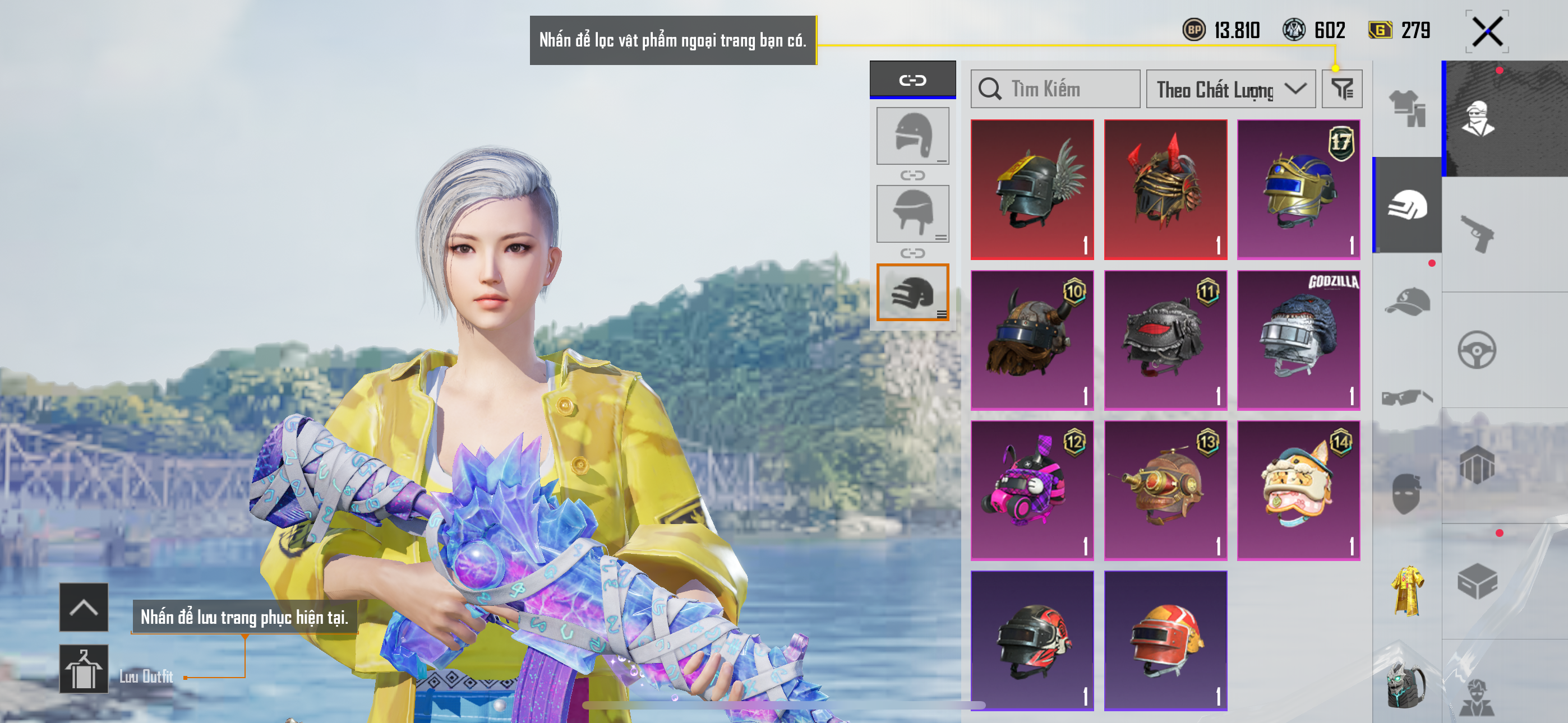1568x723 pixels.
Task: Select the Godzilla helmet skin
Action: pos(1298,340)
